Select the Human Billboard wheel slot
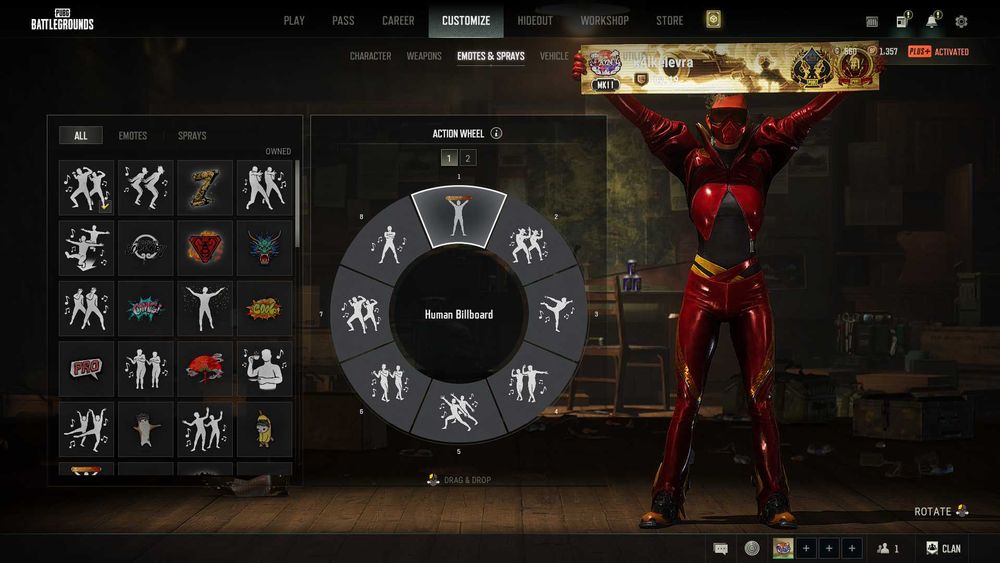The image size is (1000, 563). click(459, 214)
